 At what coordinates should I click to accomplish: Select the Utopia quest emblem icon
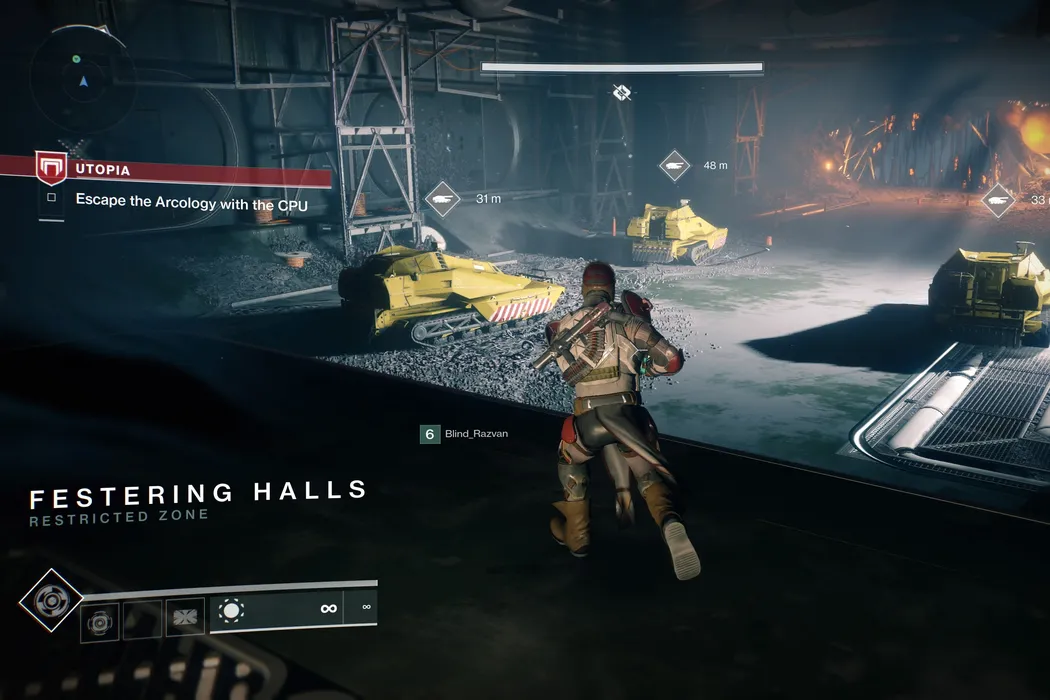click(x=50, y=168)
